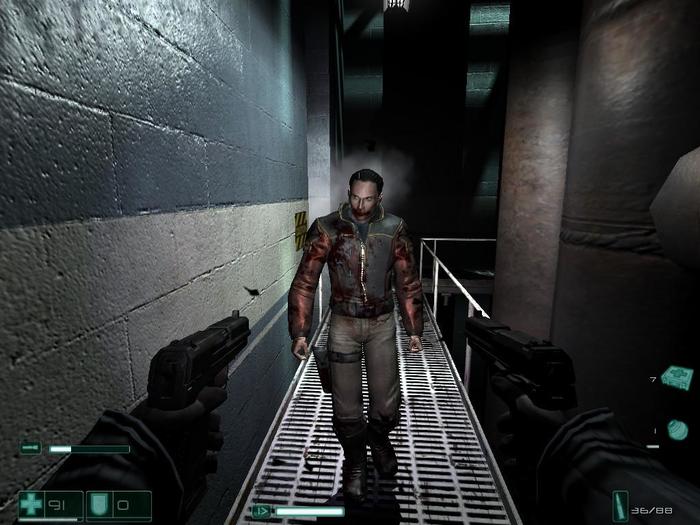
Task: Select the grenade icon
Action: point(677,429)
